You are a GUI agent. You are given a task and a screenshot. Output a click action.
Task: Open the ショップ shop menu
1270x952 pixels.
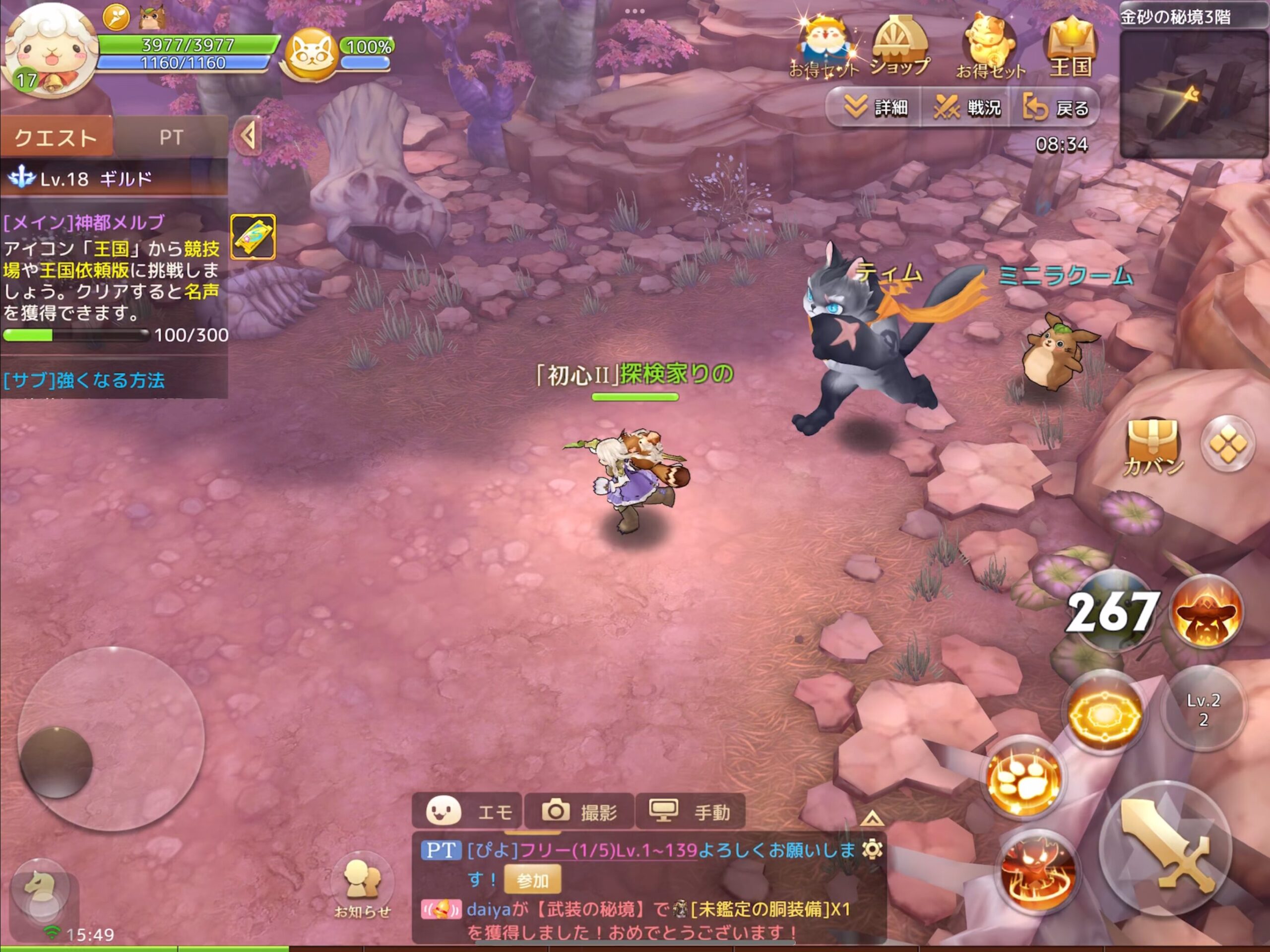click(x=898, y=48)
